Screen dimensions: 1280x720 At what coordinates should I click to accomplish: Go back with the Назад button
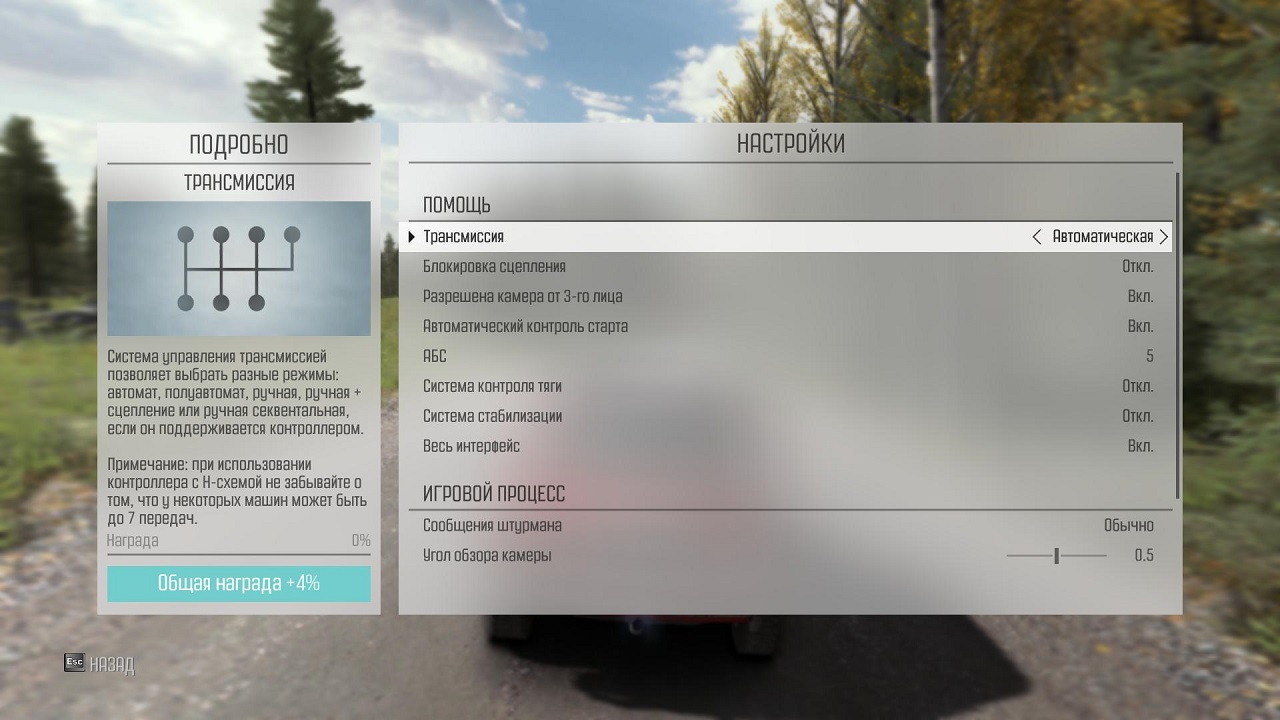click(x=99, y=664)
